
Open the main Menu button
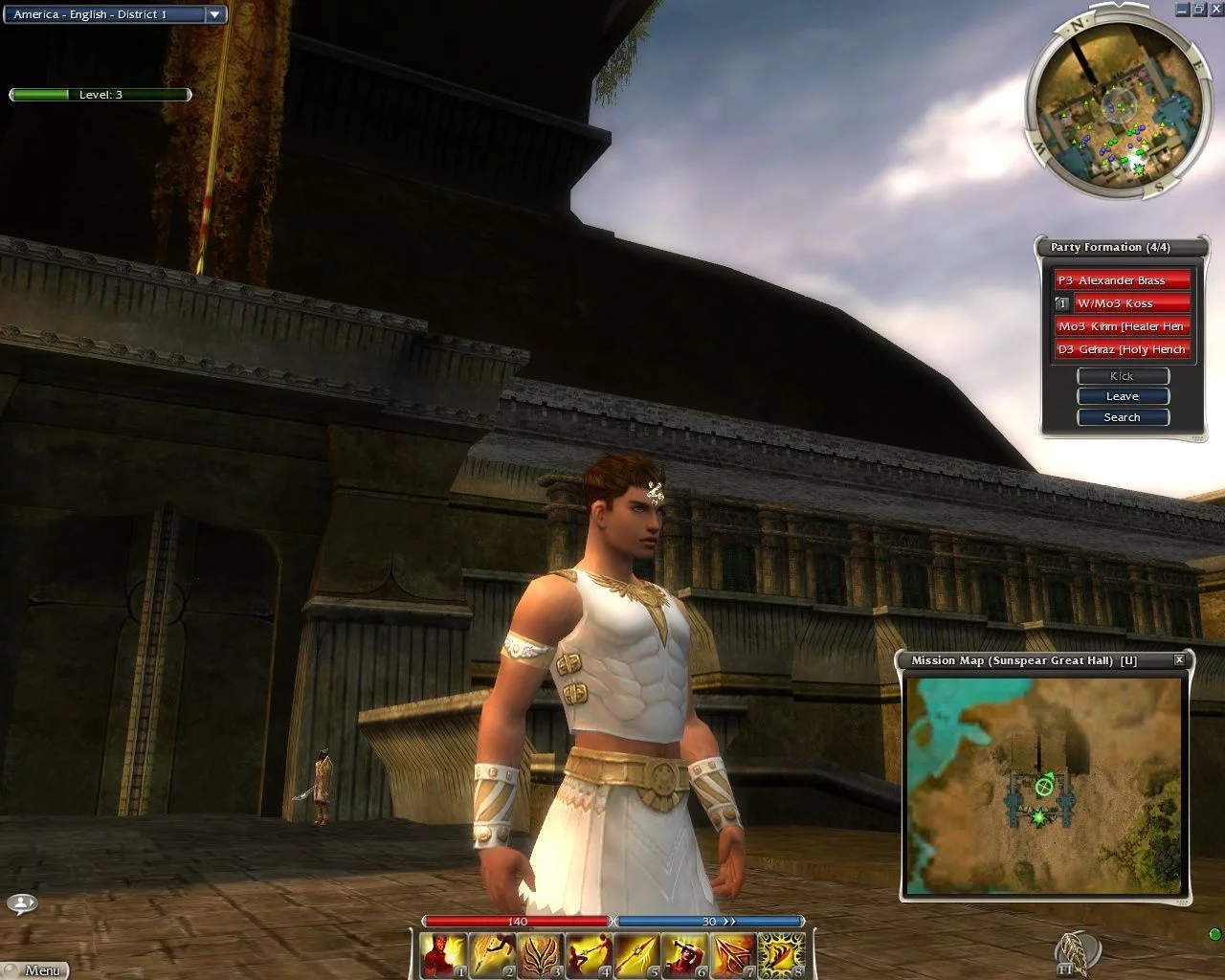click(x=35, y=969)
